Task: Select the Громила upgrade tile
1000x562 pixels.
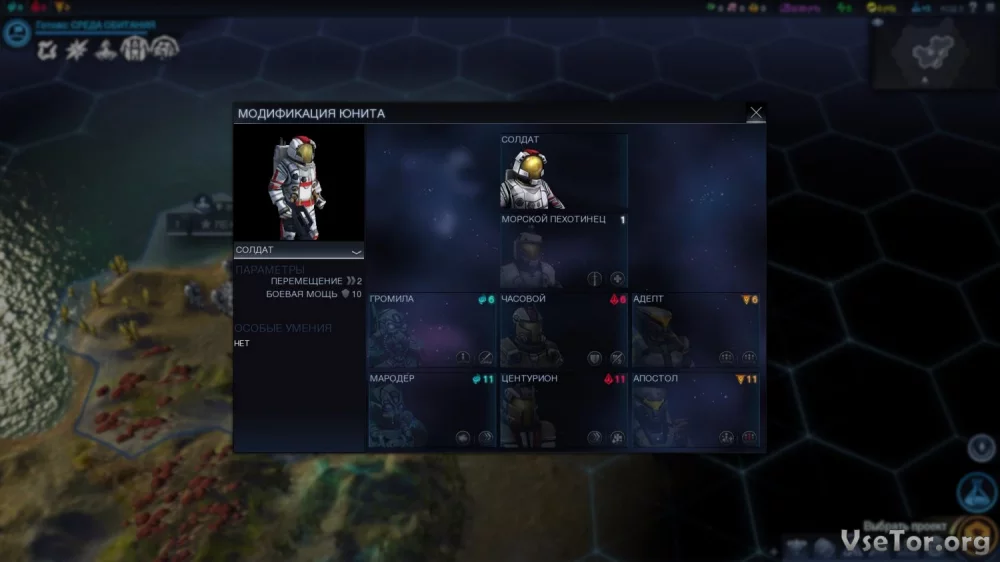Action: tap(432, 330)
